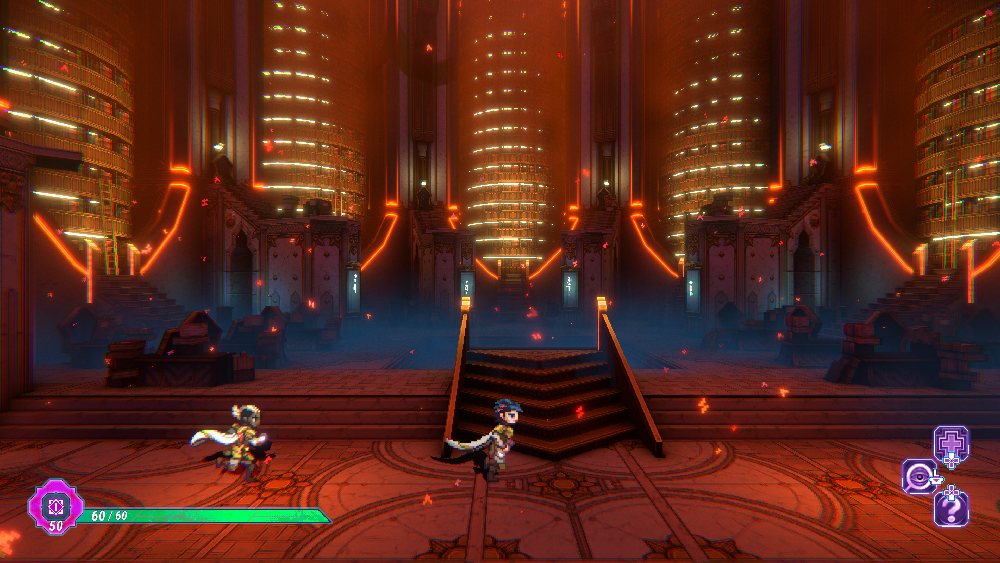Activate the magnifying glass eye scan icon
1000x563 pixels.
coord(919,477)
